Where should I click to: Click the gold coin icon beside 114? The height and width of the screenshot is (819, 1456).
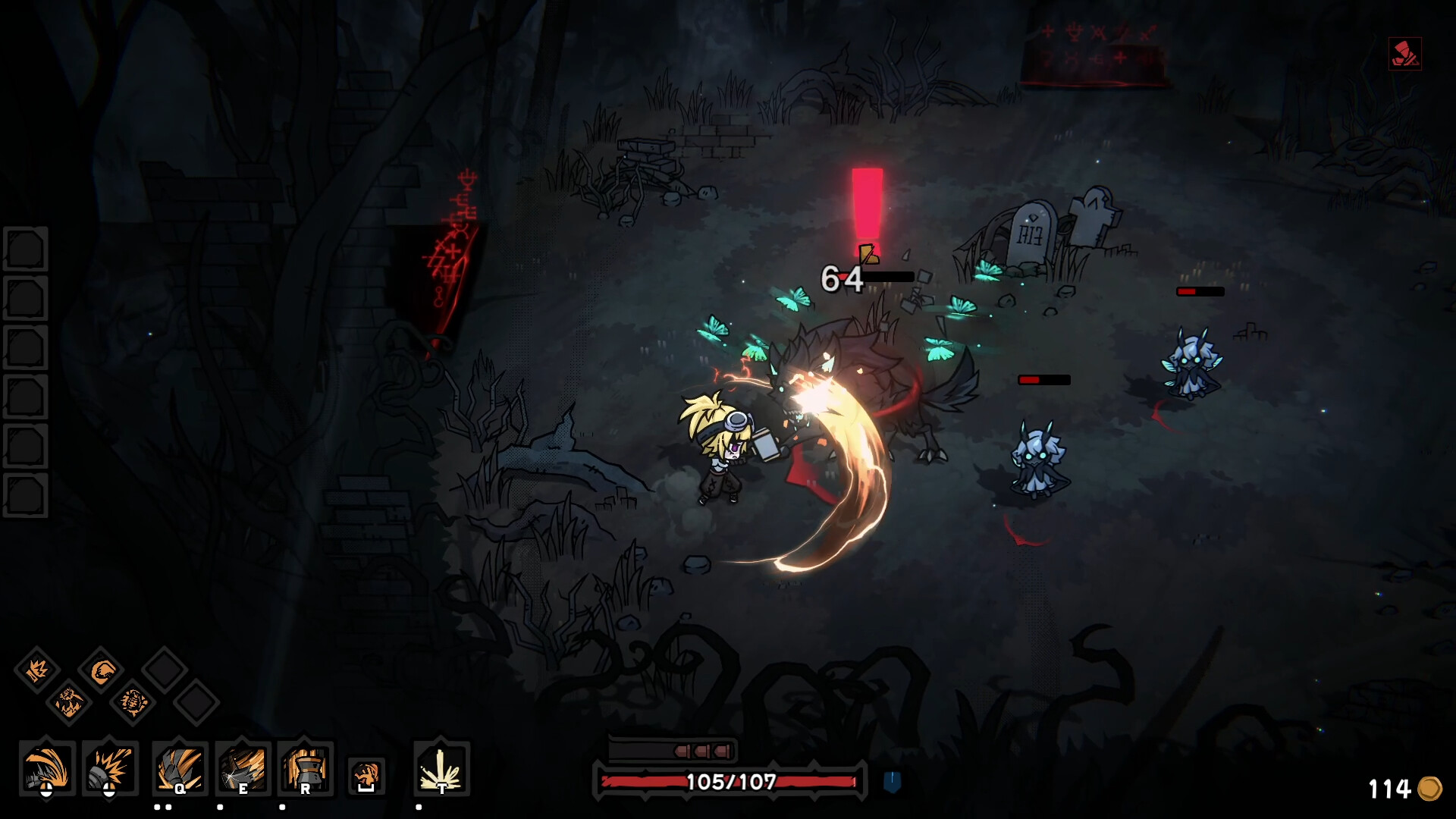coord(1430,789)
